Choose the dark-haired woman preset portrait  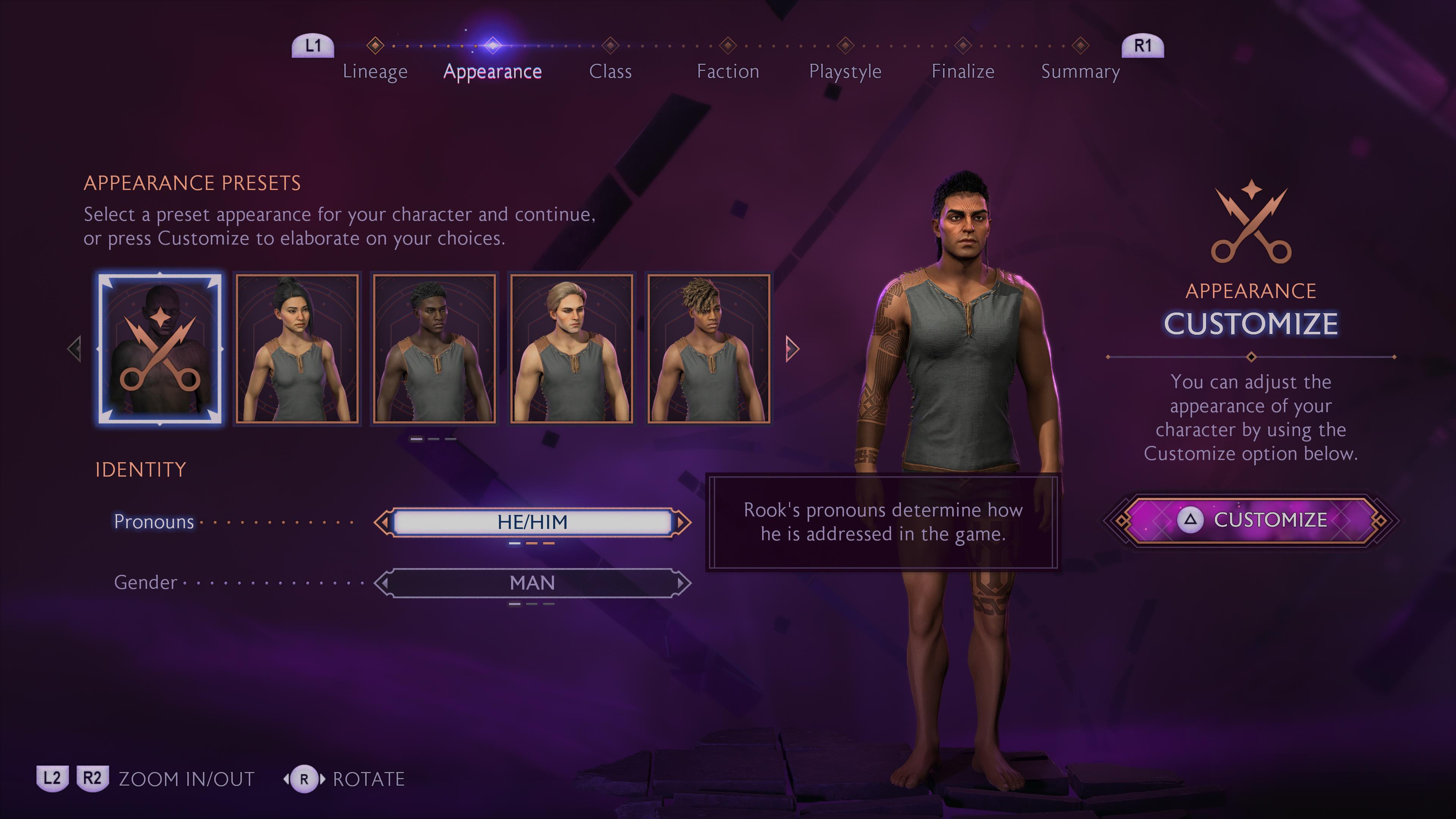(297, 349)
